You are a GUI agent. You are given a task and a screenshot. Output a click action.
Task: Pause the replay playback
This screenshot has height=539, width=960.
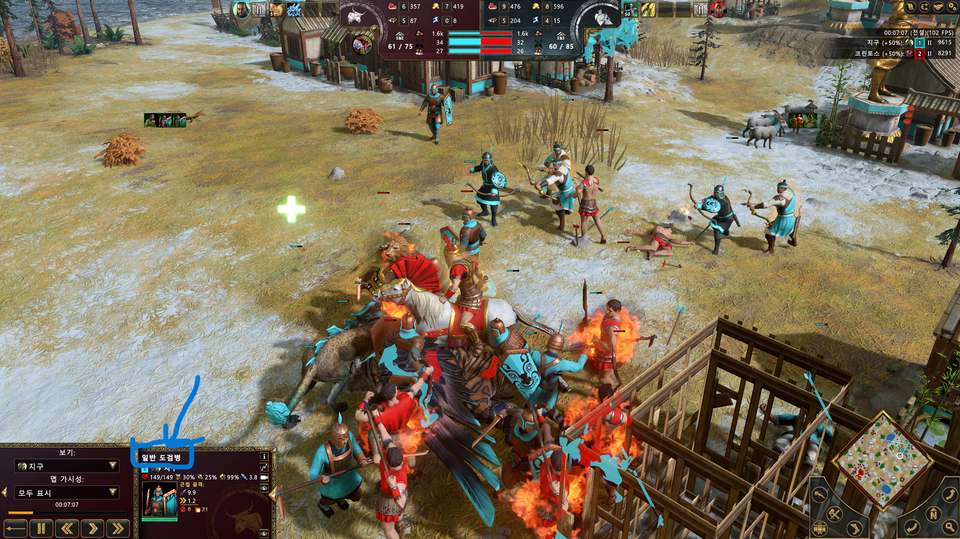pos(41,528)
